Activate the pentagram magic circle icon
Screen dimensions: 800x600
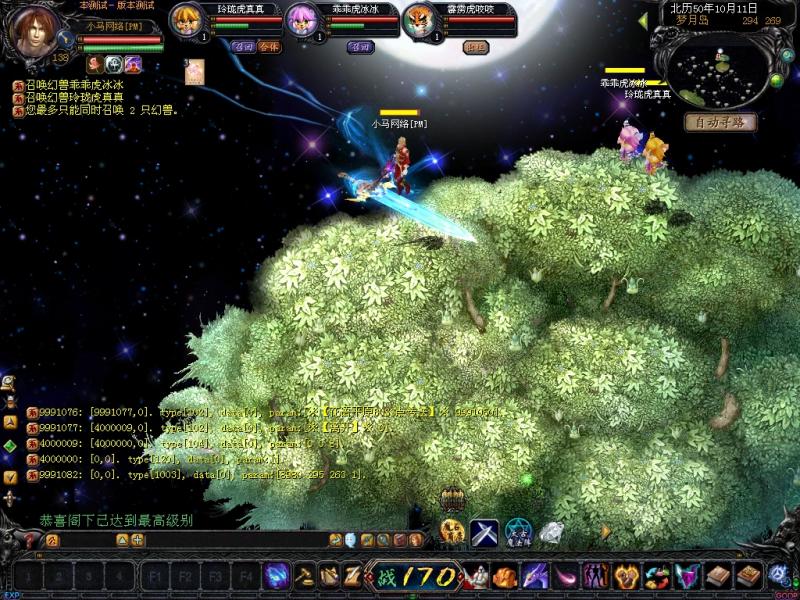[x=517, y=533]
